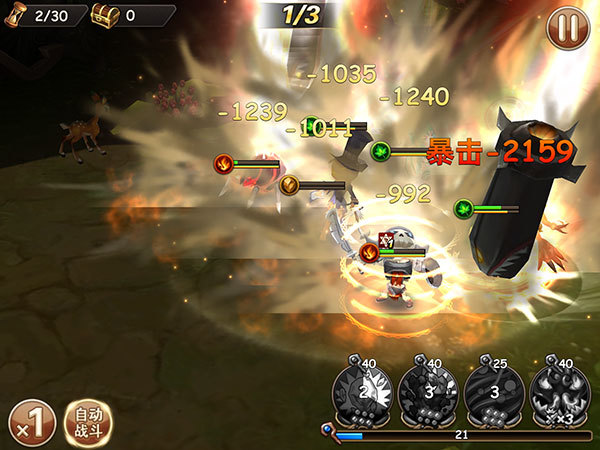Pause the battle with the pause button

(x=567, y=28)
